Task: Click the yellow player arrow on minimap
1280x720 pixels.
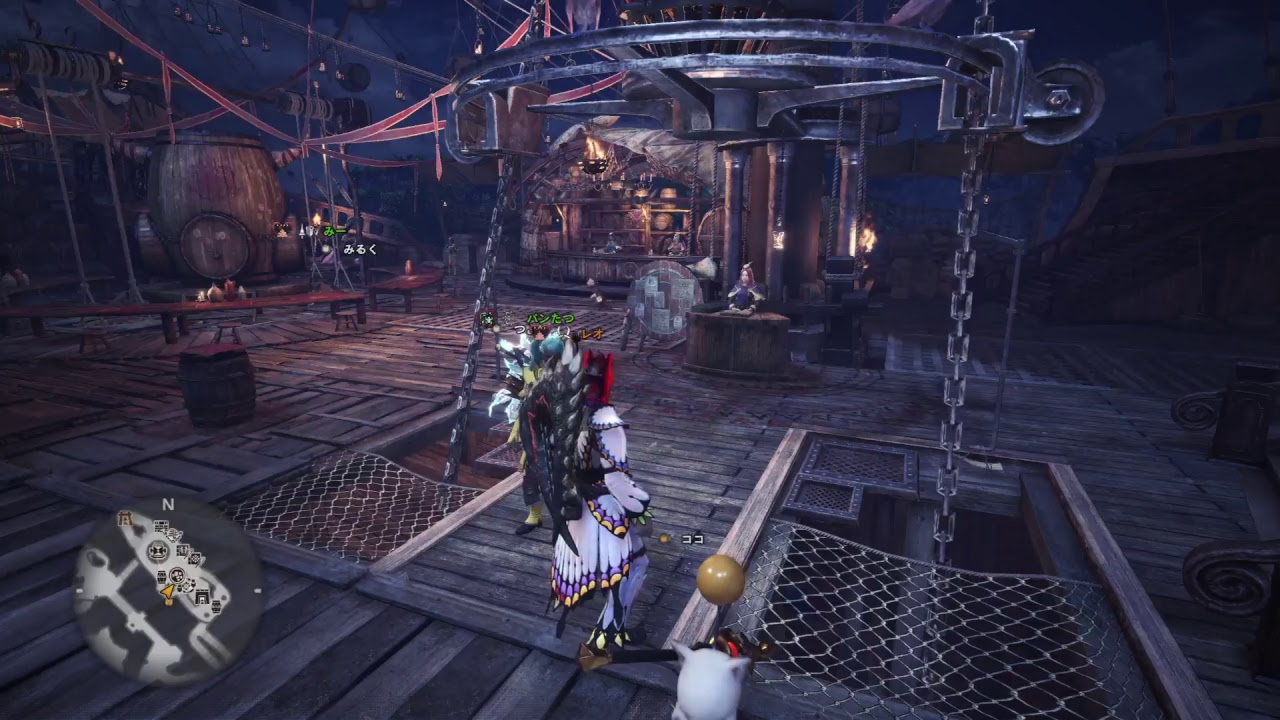Action: pos(167,593)
